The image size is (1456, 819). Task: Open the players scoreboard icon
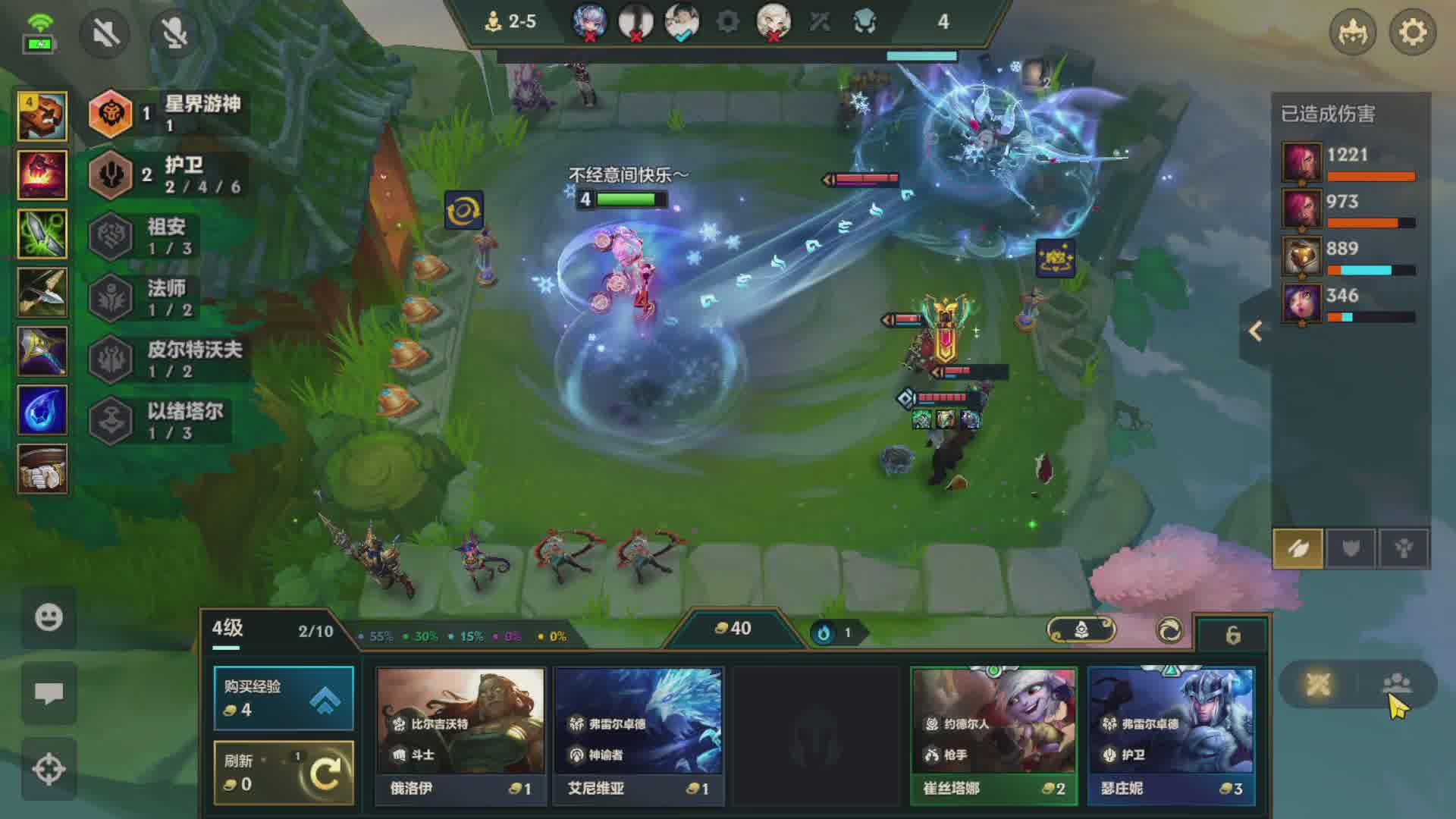coord(1396,684)
